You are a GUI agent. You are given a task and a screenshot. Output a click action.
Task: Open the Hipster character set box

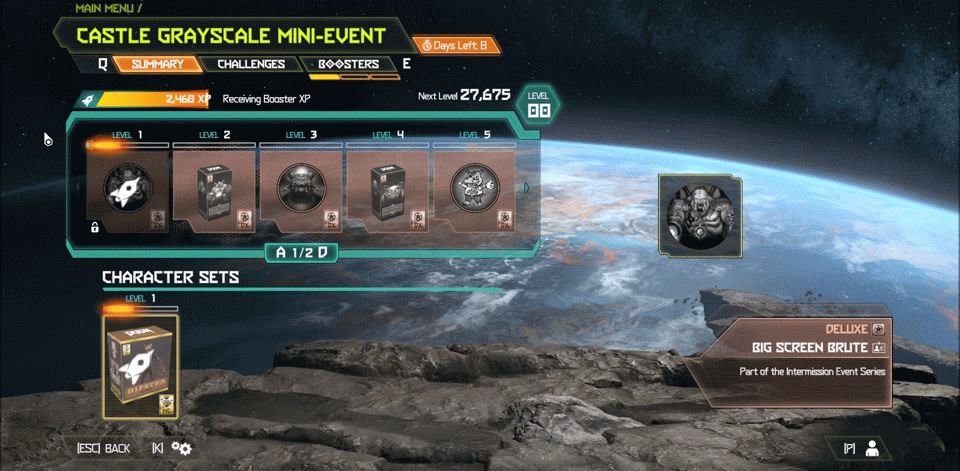pos(141,366)
